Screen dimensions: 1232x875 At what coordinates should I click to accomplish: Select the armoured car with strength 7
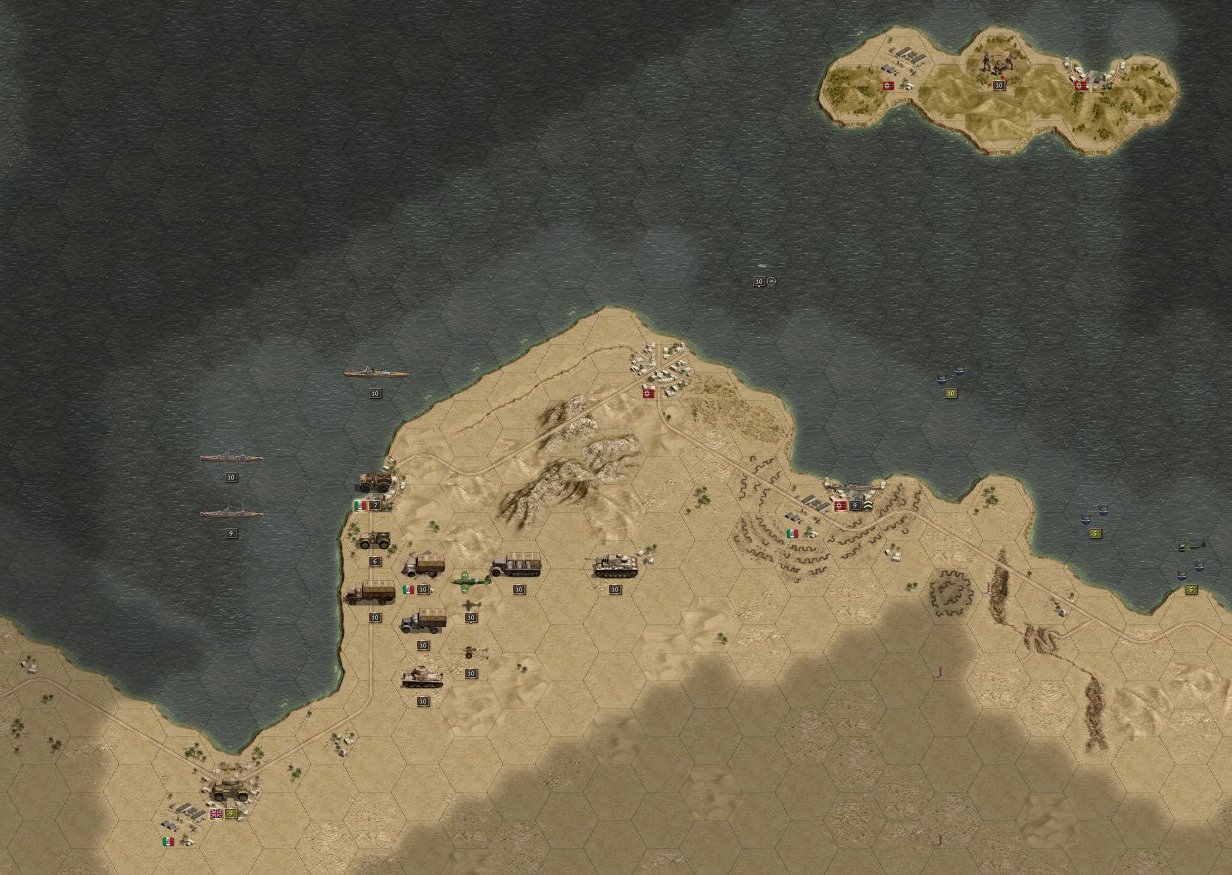tap(376, 483)
